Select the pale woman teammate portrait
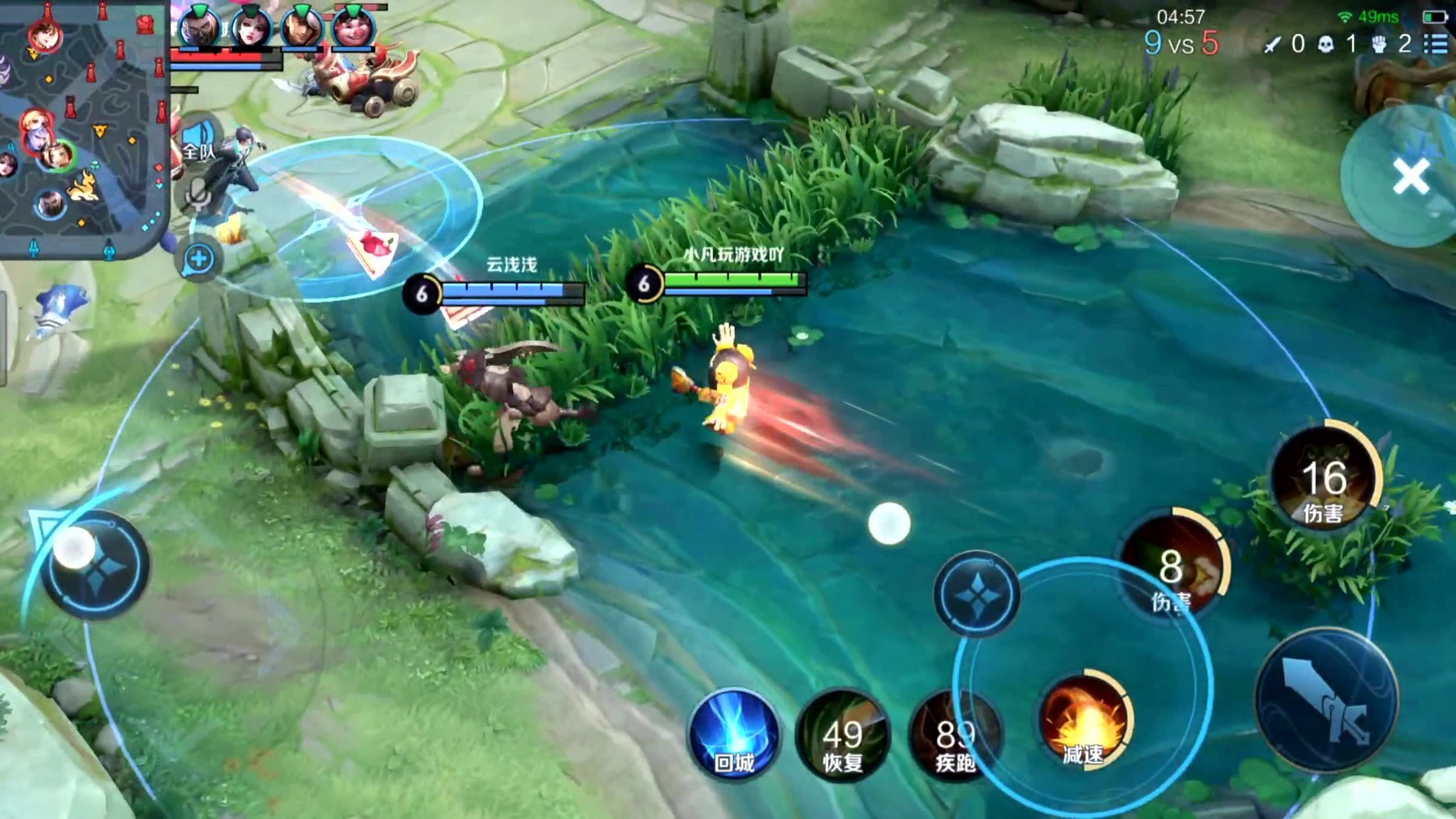Screen dimensions: 1456x819 (x=251, y=28)
